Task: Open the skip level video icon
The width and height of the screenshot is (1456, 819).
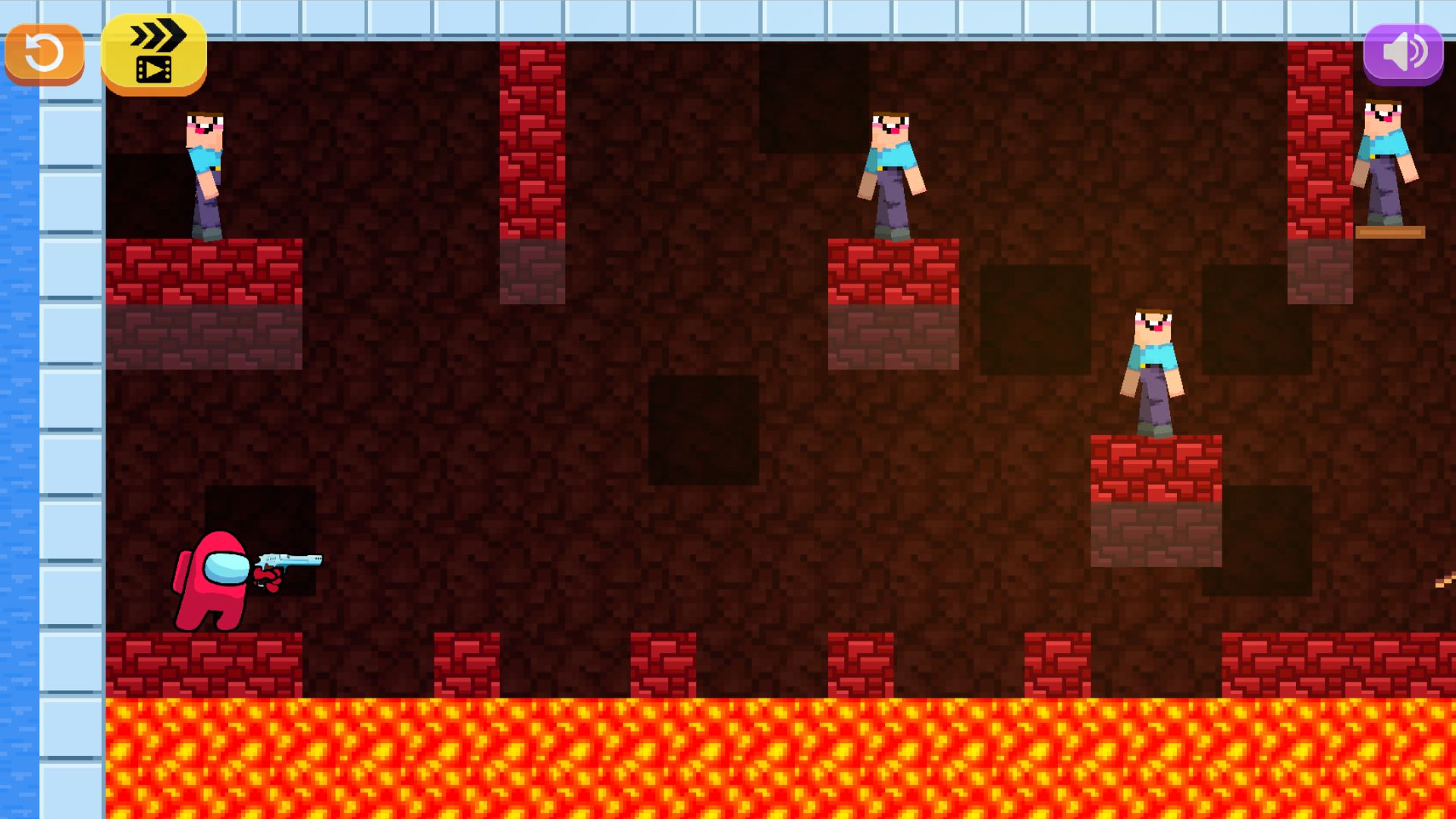Action: point(152,53)
